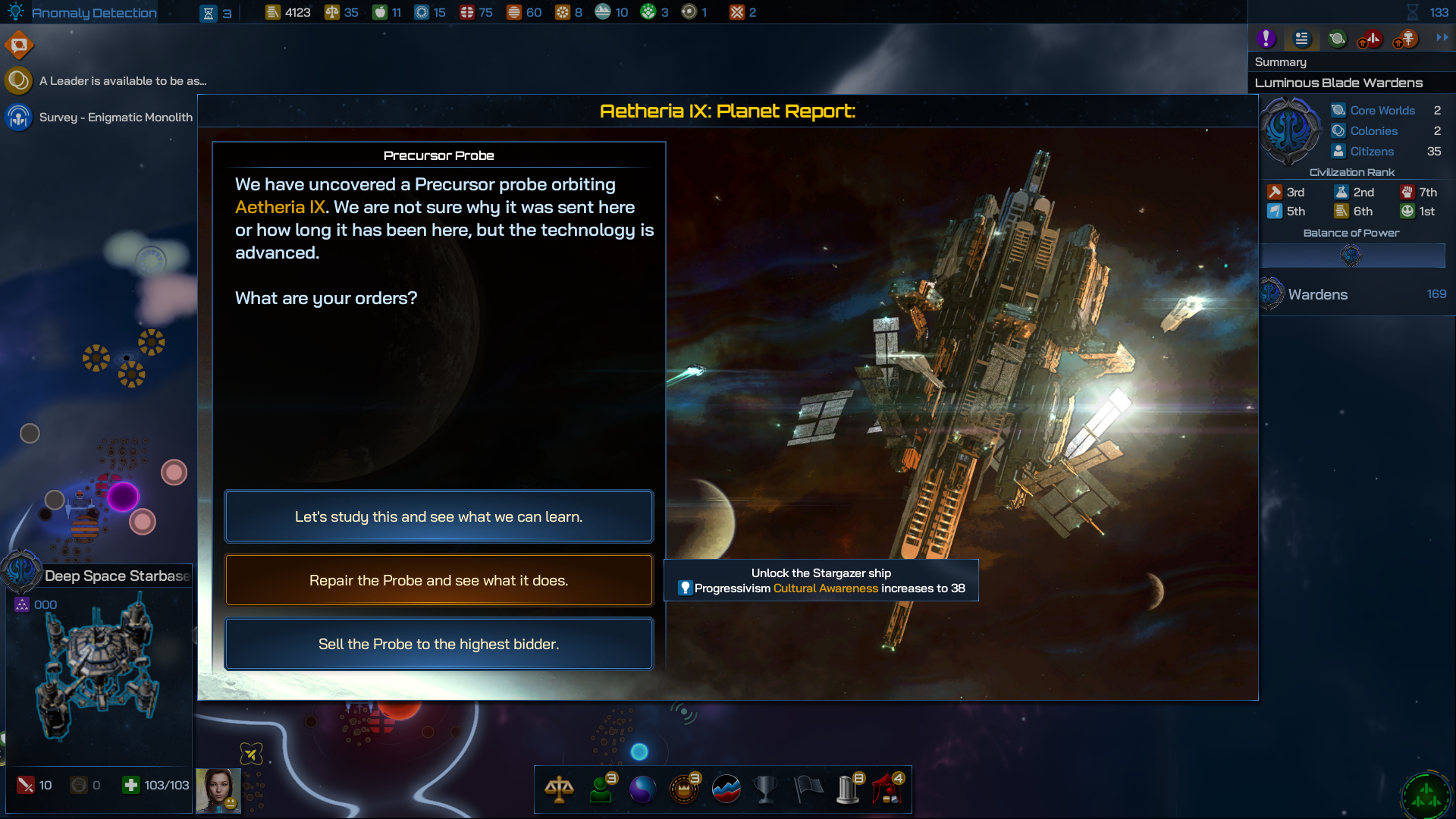Switch to the green planets tab
Viewport: 1456px width, 819px height.
point(1337,38)
